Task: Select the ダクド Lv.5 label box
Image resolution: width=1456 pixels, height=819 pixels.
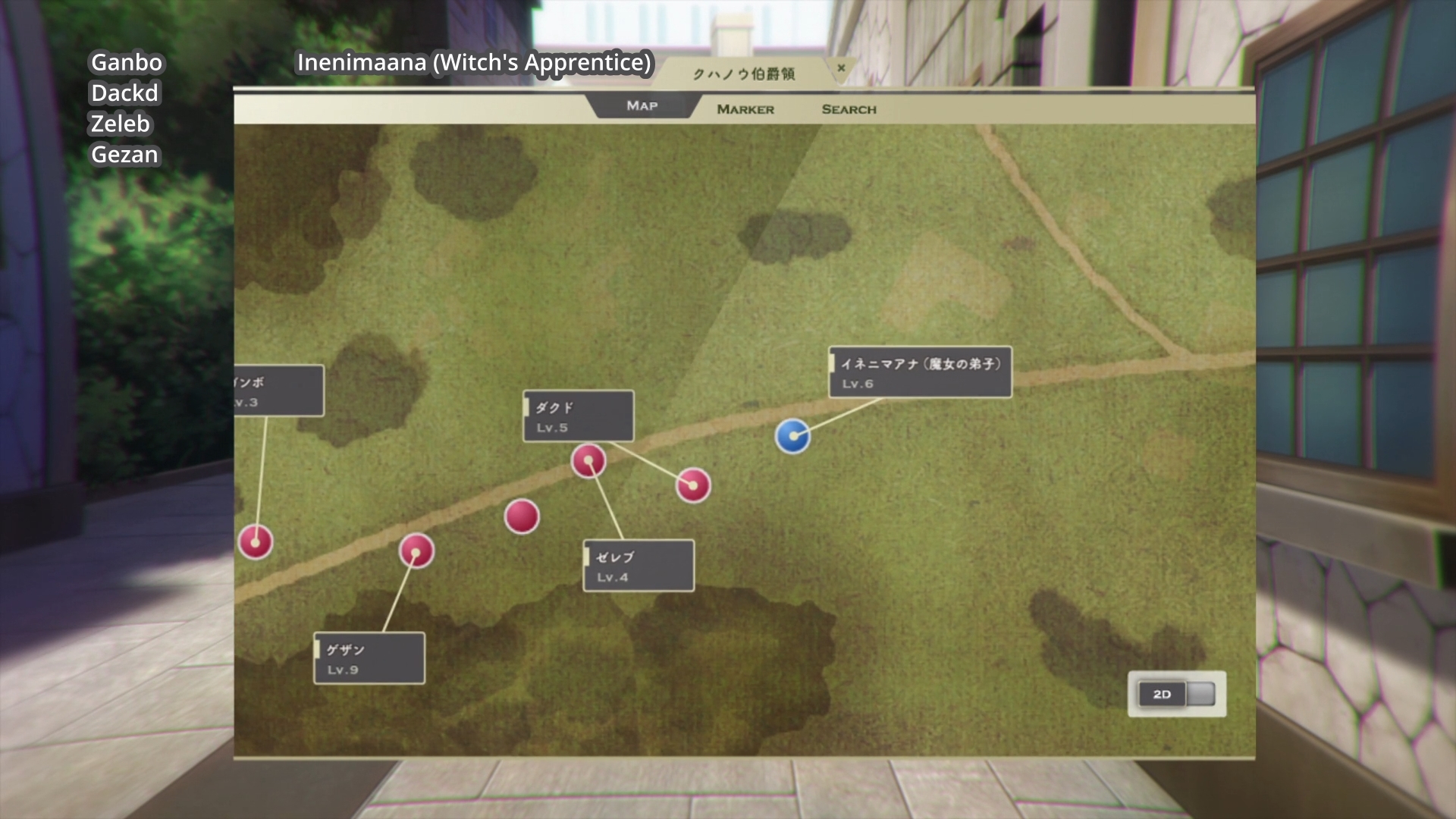Action: pos(578,416)
